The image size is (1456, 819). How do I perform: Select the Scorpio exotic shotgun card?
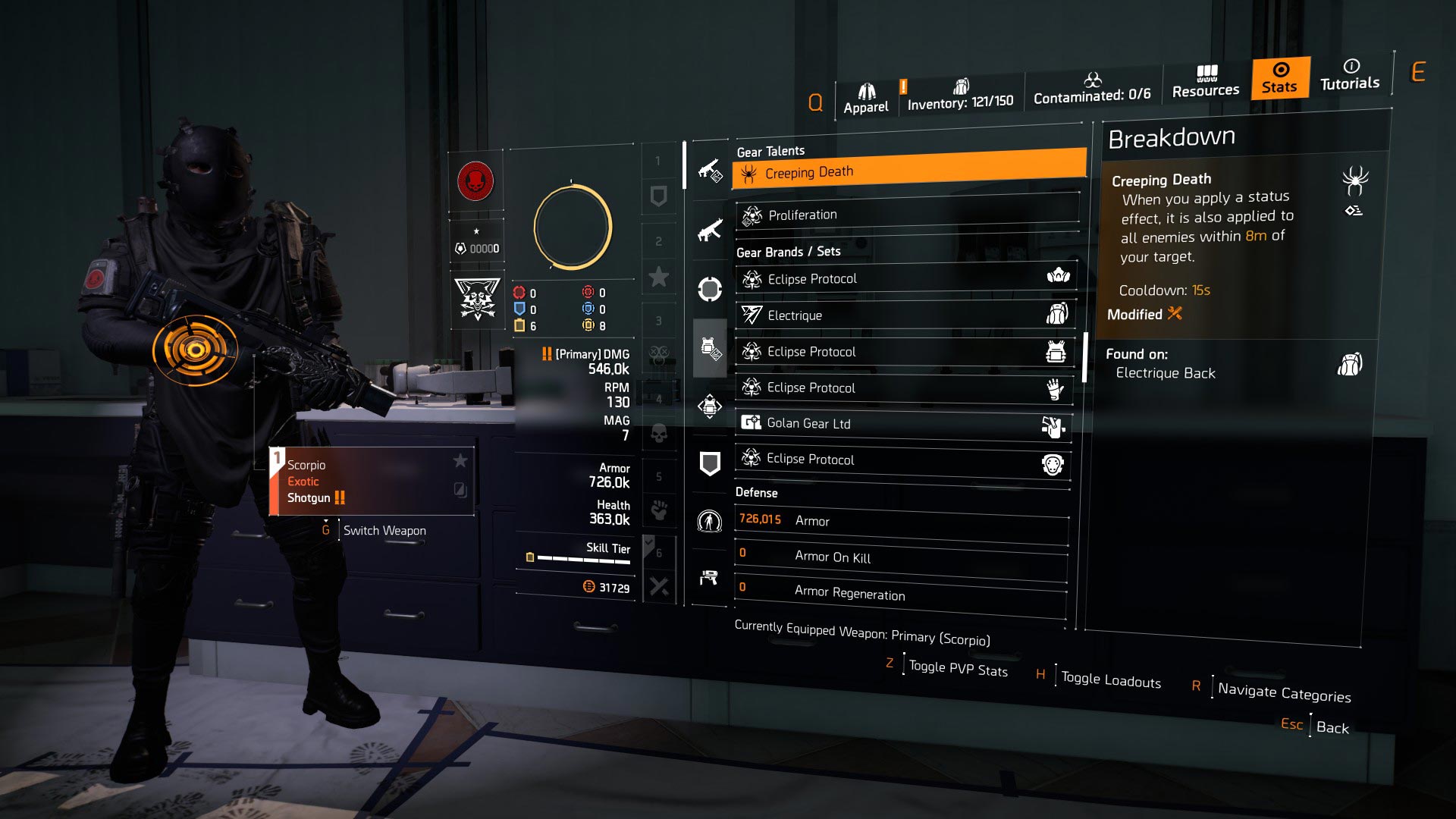tap(372, 481)
